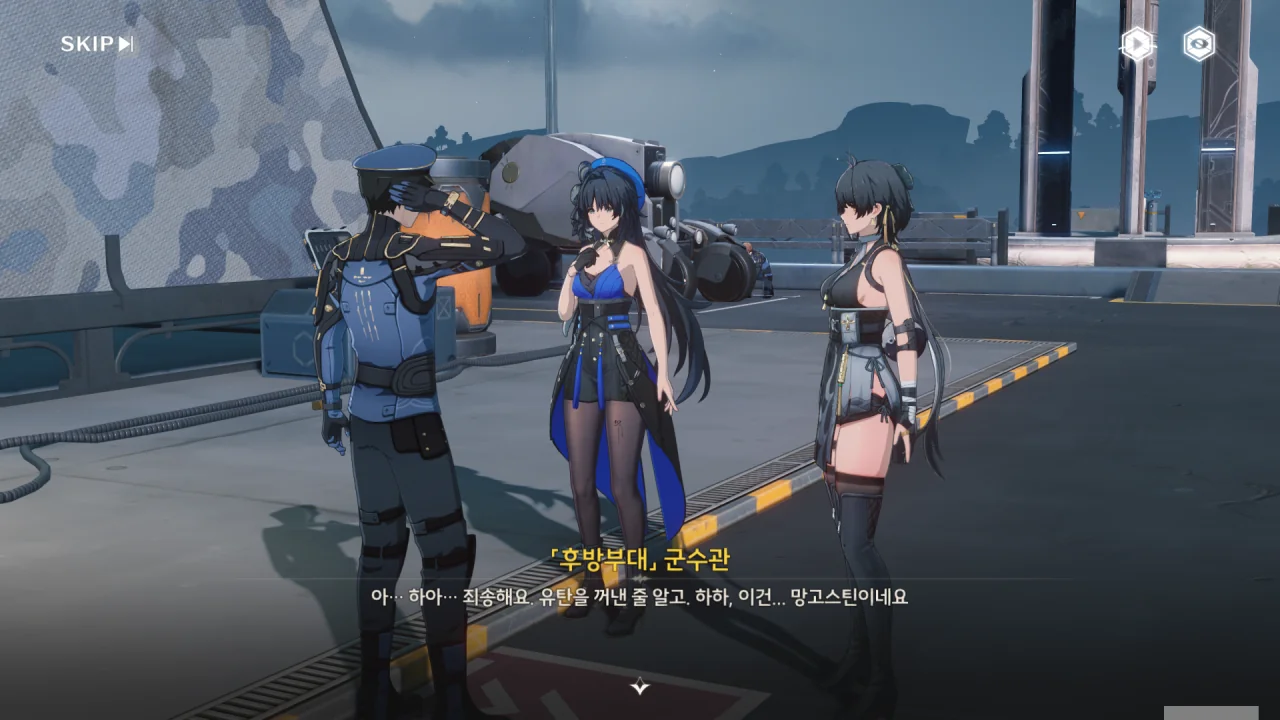Toggle dialogue auto-play hexagon icon
The width and height of the screenshot is (1280, 720).
(1137, 44)
